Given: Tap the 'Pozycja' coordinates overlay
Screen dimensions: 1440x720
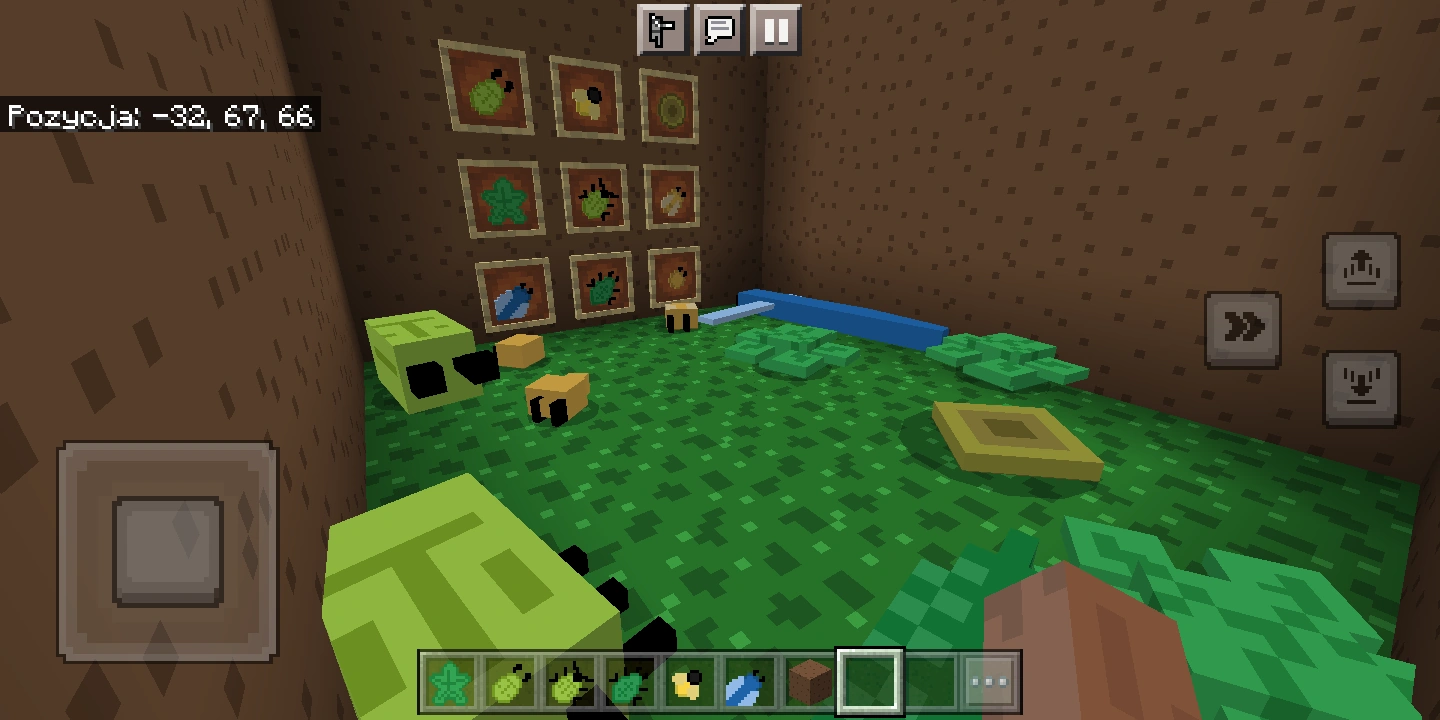Looking at the screenshot, I should coord(160,117).
